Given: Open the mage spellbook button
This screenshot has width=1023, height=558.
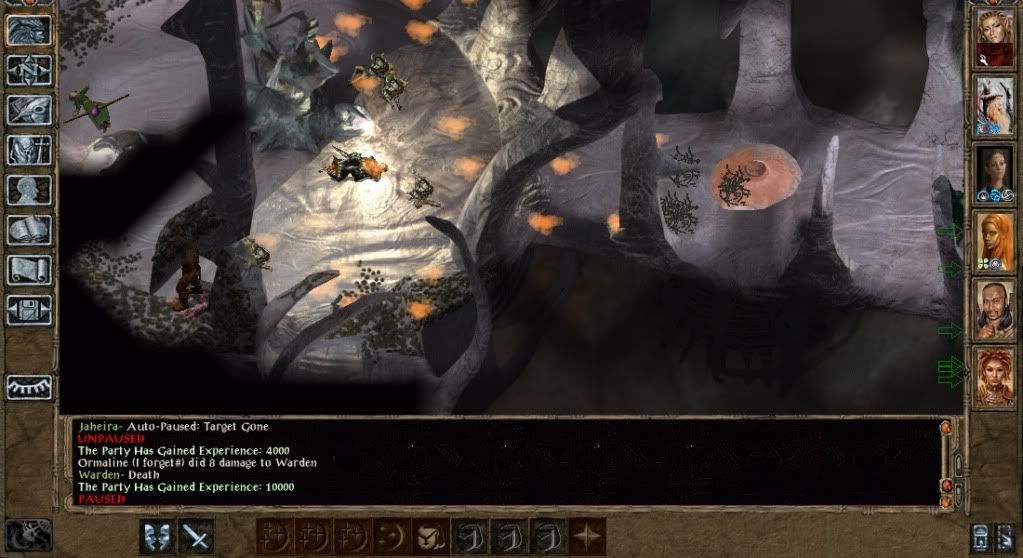Looking at the screenshot, I should (29, 229).
